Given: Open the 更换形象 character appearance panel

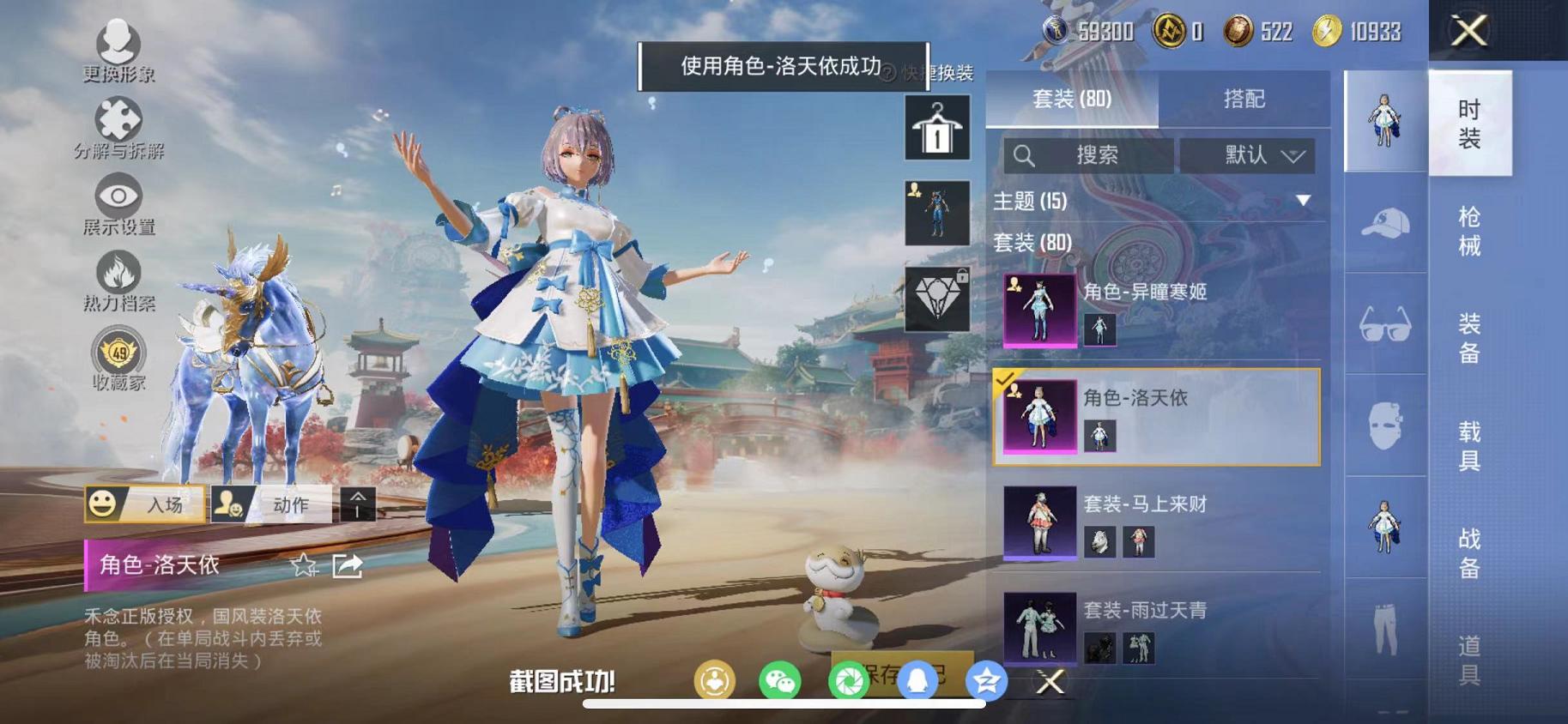Looking at the screenshot, I should coord(118,47).
